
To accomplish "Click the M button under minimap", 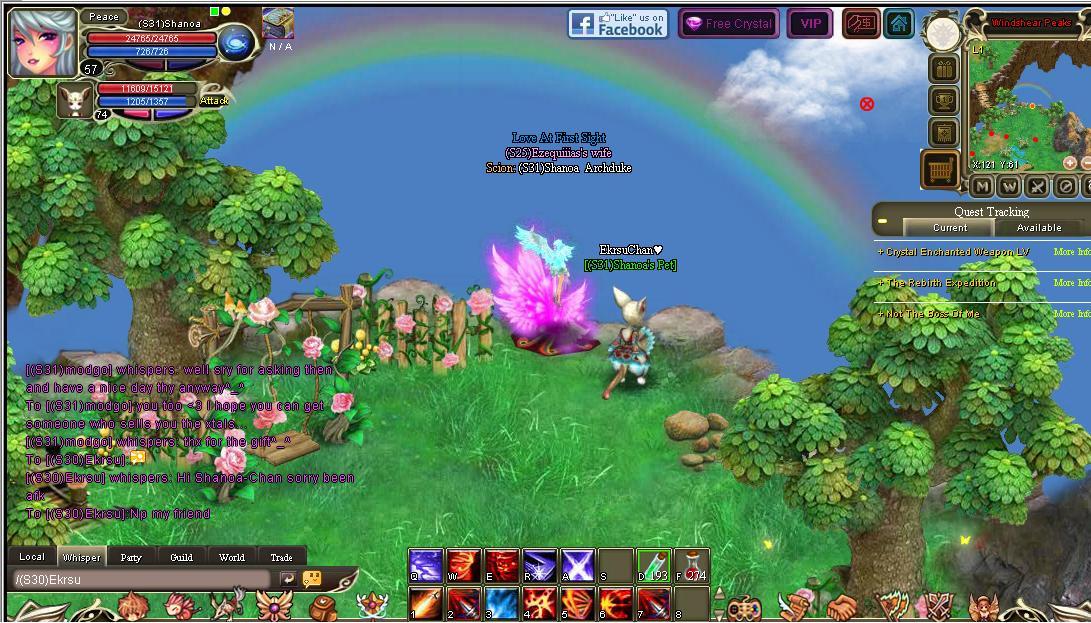I will coord(982,186).
